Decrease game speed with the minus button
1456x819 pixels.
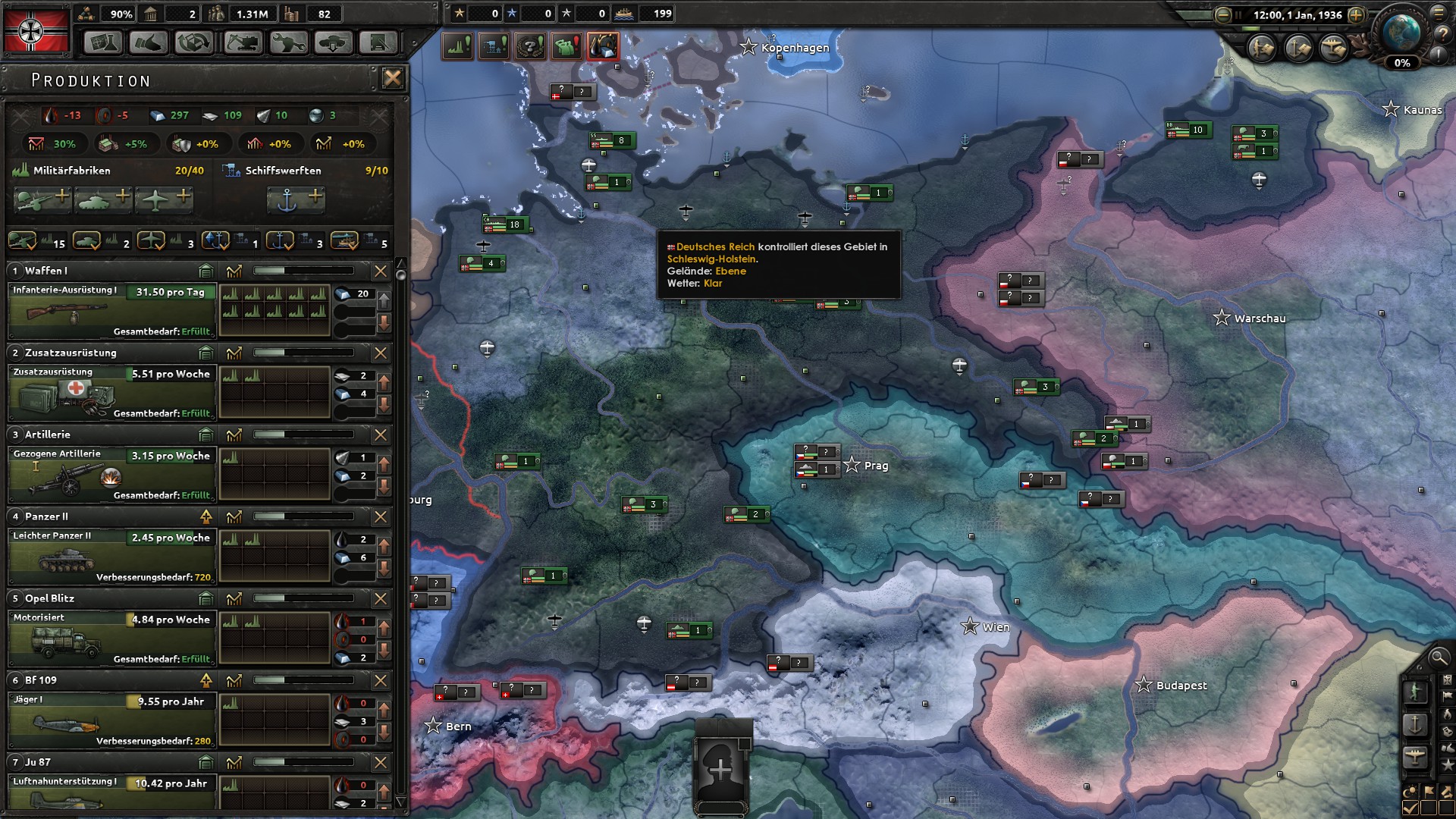(1222, 14)
